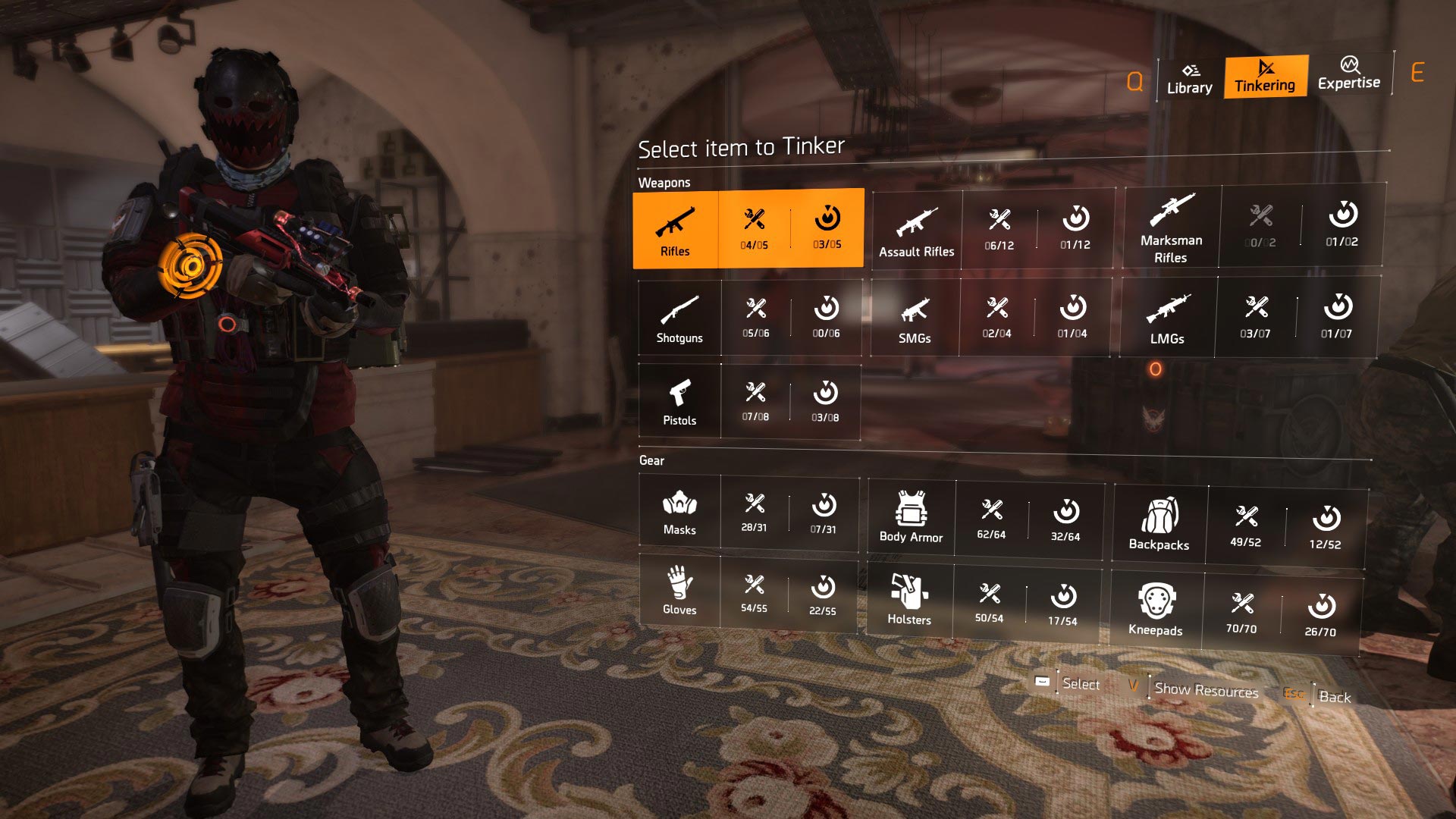Image resolution: width=1456 pixels, height=819 pixels.
Task: Select the Rifles weapon category
Action: coord(675,229)
